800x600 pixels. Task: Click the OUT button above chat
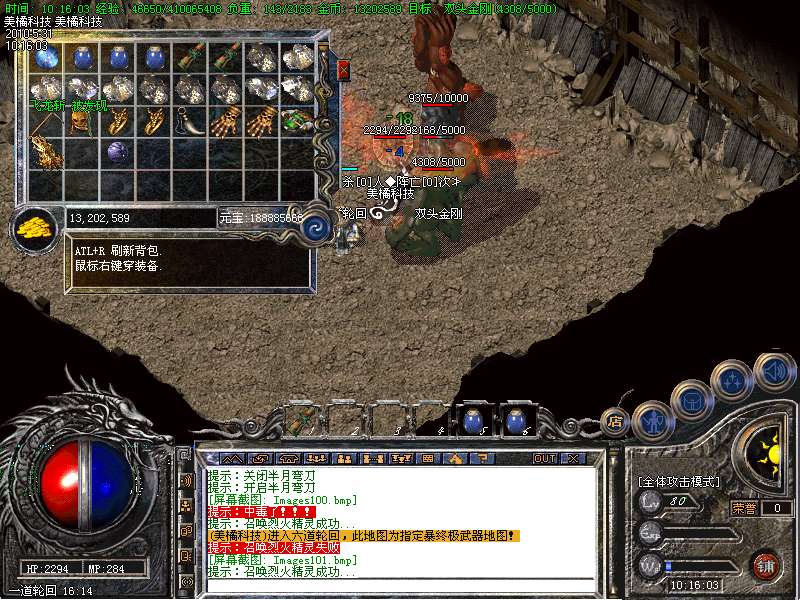[544, 459]
